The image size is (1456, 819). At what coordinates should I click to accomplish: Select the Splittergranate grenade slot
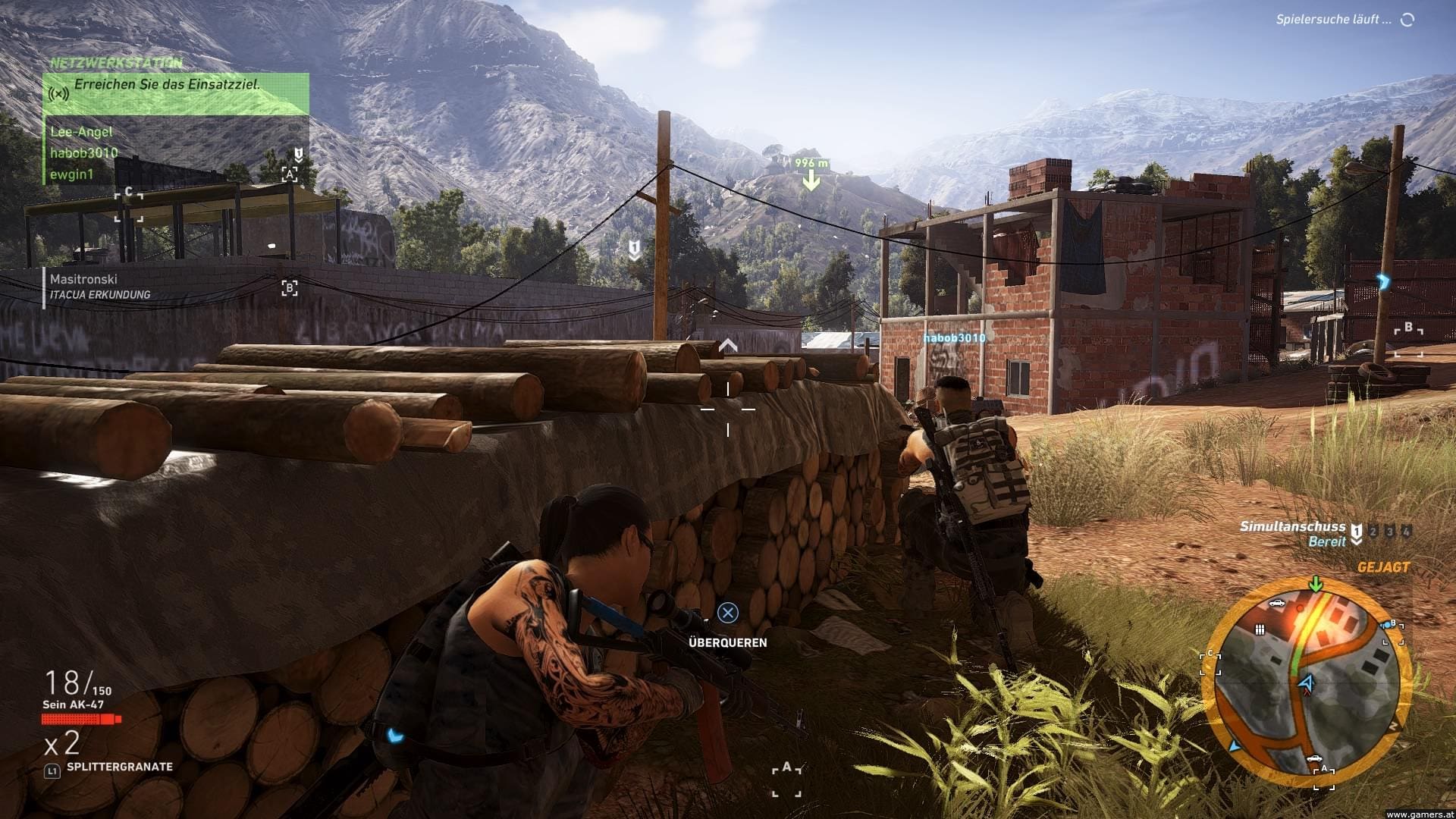[119, 767]
